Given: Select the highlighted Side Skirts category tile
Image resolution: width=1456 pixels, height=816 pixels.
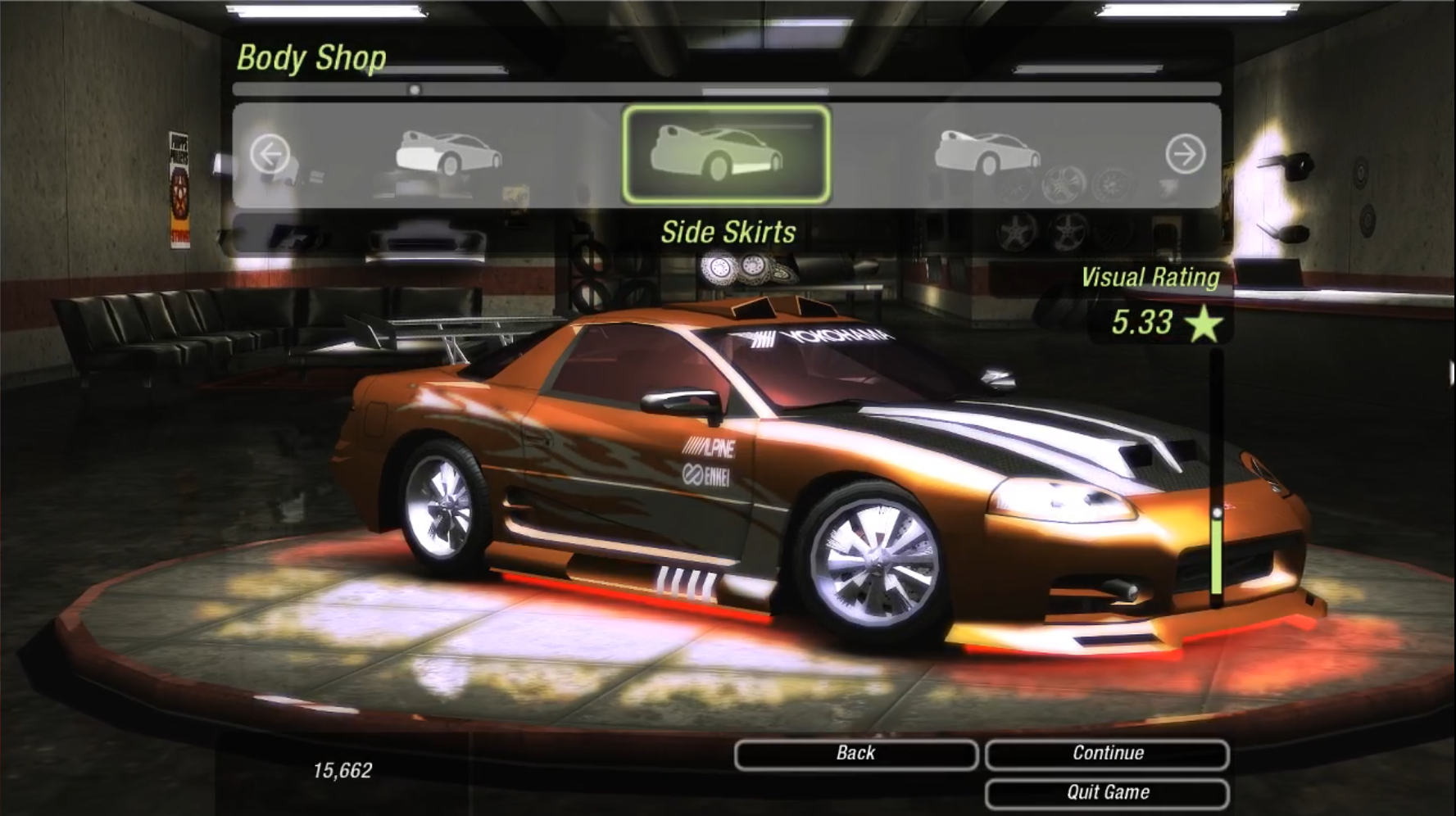Looking at the screenshot, I should pos(726,154).
